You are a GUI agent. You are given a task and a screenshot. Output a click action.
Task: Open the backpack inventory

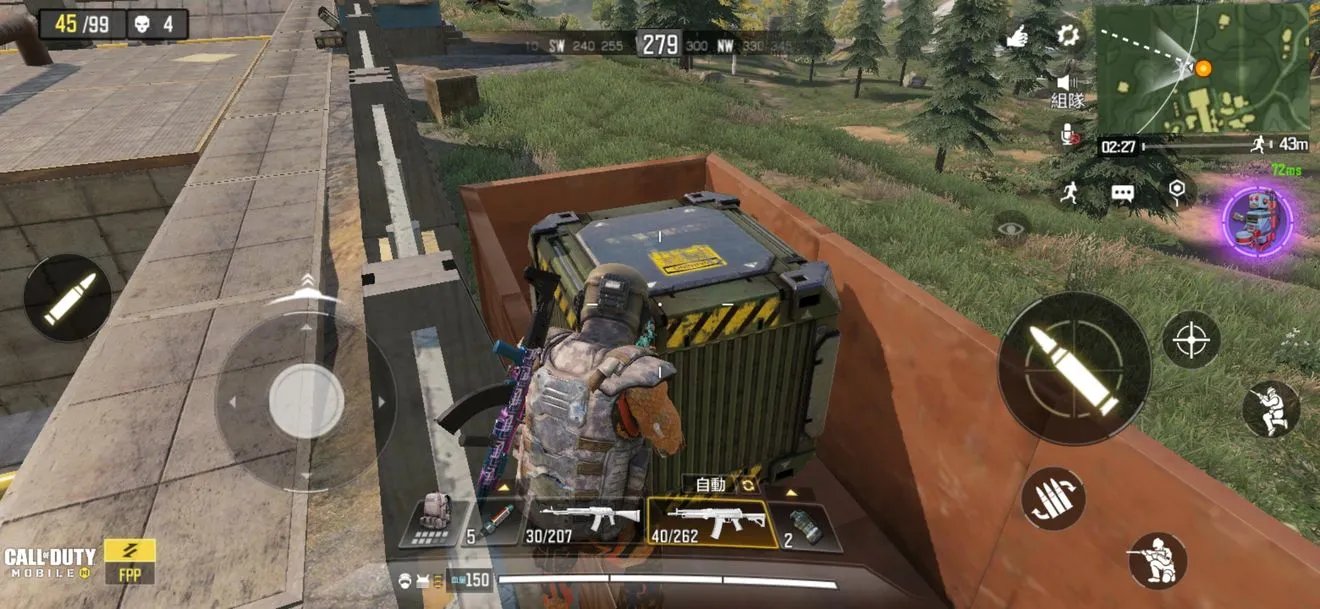click(432, 518)
